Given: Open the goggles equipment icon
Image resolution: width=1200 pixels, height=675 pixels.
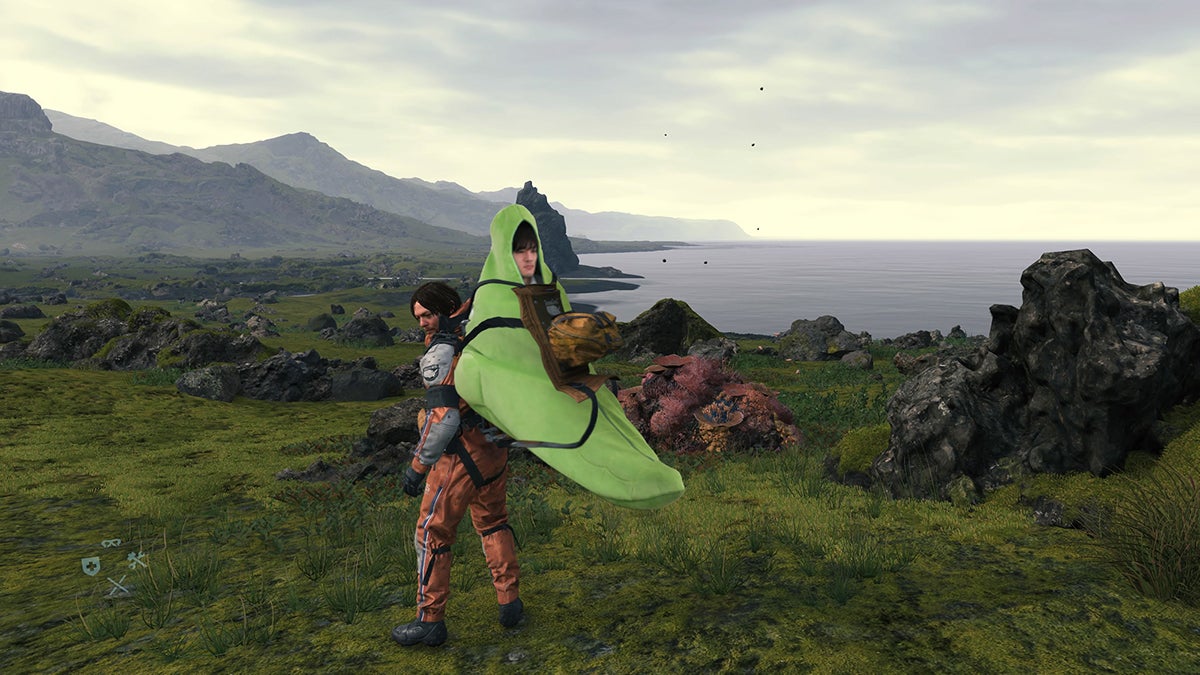Looking at the screenshot, I should (x=111, y=543).
